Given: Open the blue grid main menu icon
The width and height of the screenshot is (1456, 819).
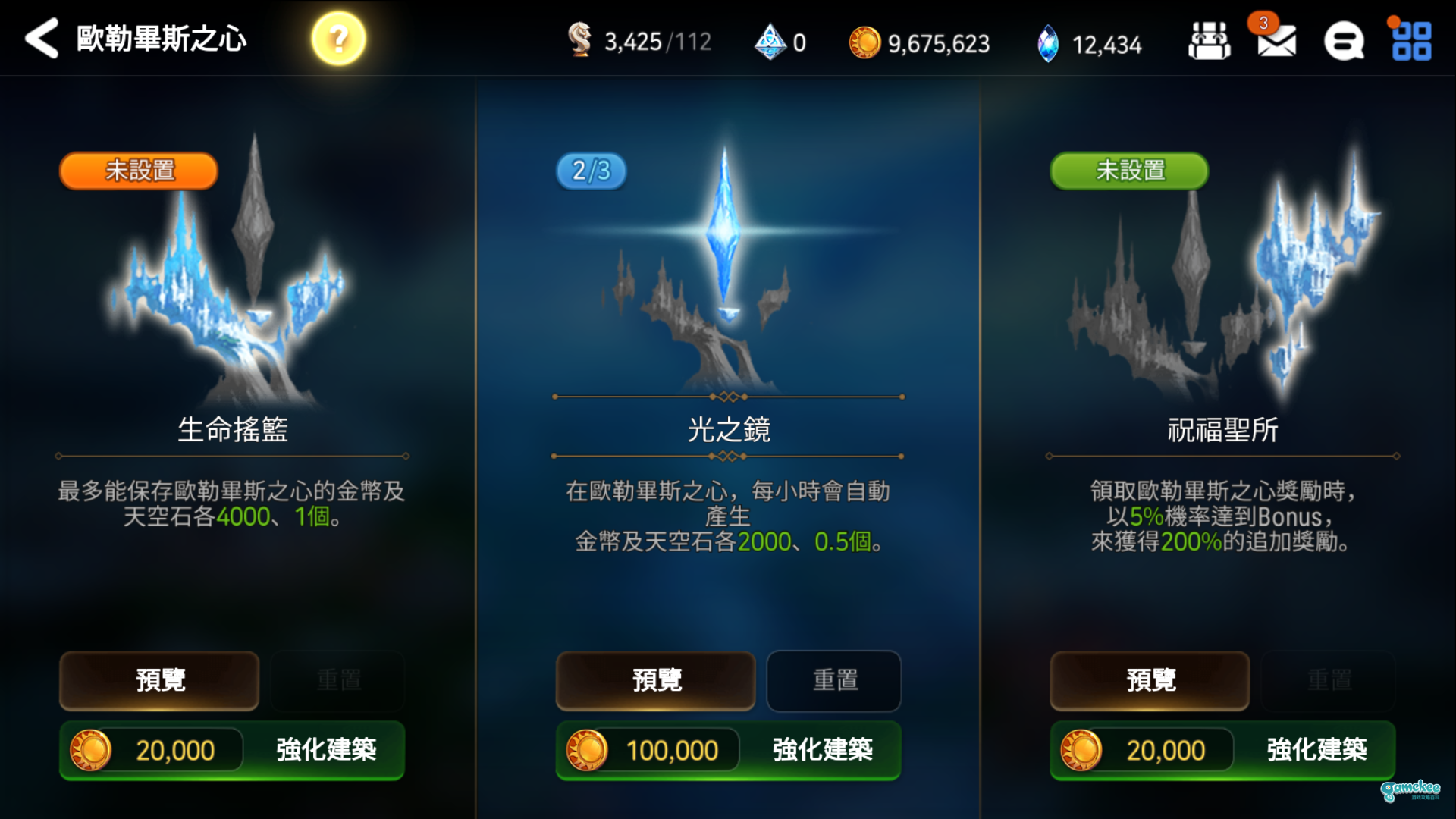Looking at the screenshot, I should pos(1412,39).
